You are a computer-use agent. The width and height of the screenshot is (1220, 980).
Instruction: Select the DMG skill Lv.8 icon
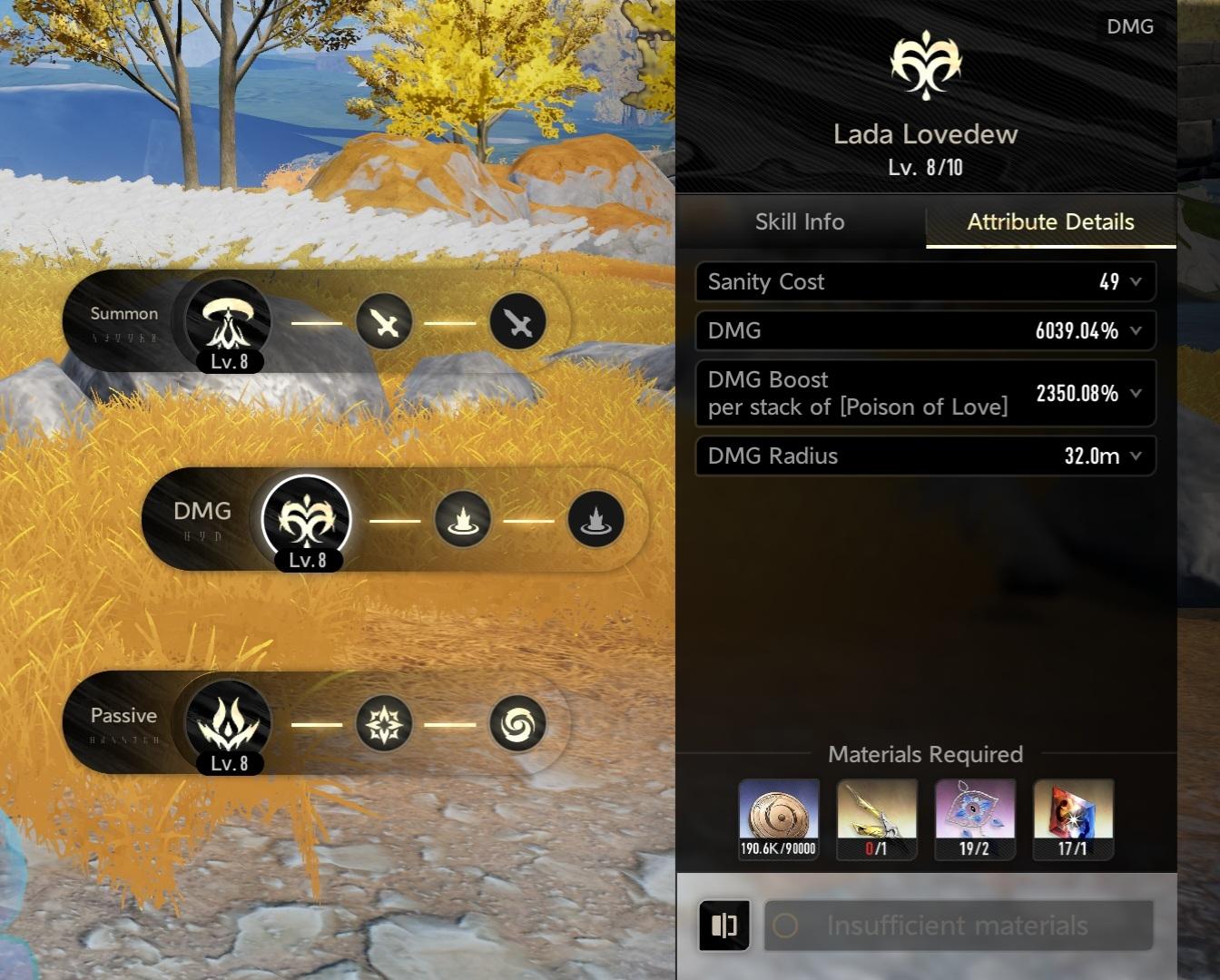307,520
